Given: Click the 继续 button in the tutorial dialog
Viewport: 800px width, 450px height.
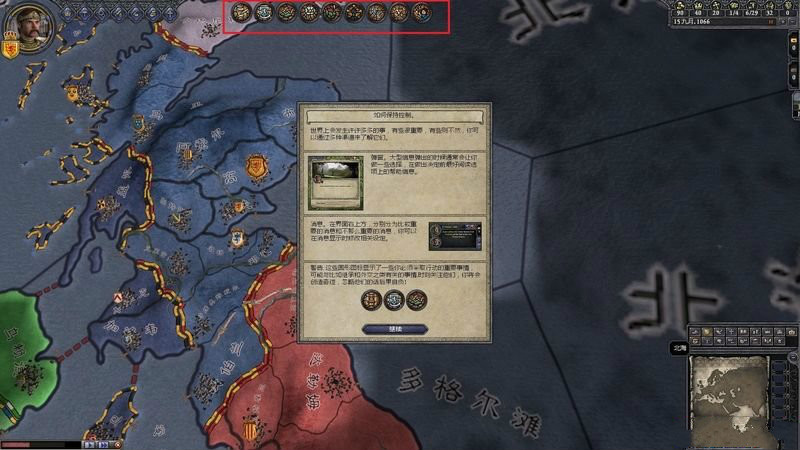Looking at the screenshot, I should (x=394, y=328).
